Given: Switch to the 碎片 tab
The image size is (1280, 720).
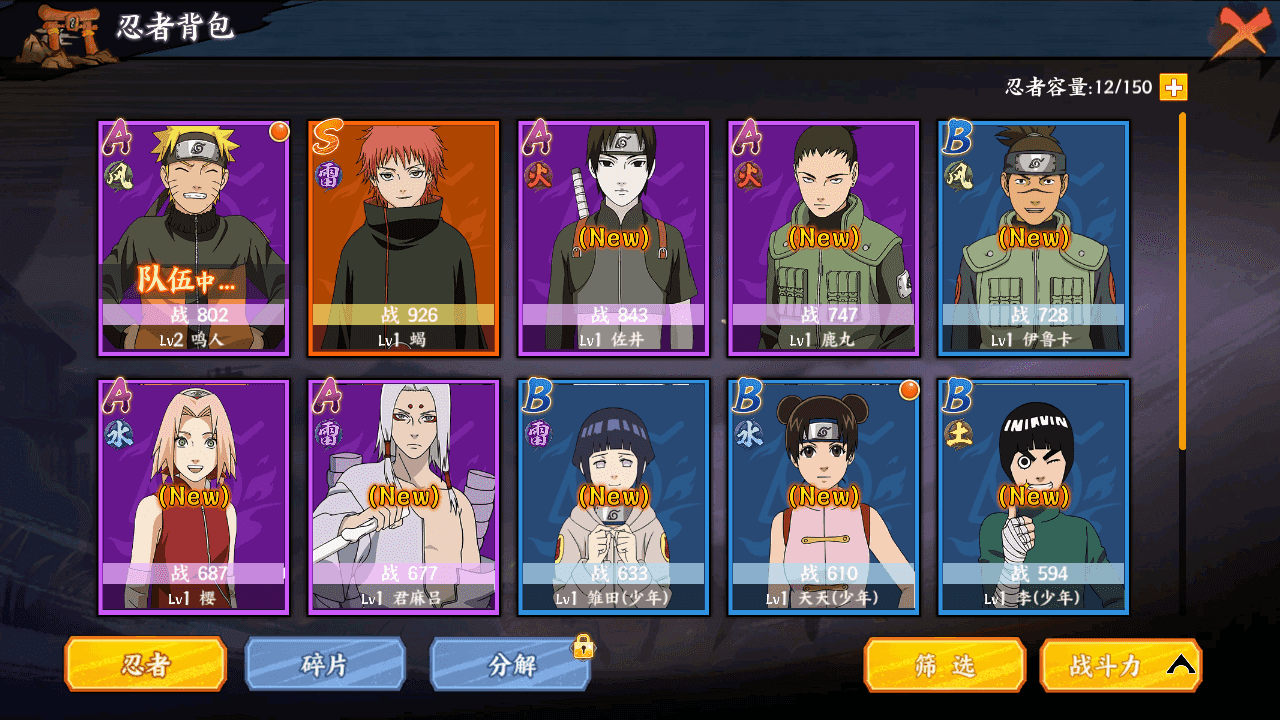Looking at the screenshot, I should pyautogui.click(x=325, y=665).
